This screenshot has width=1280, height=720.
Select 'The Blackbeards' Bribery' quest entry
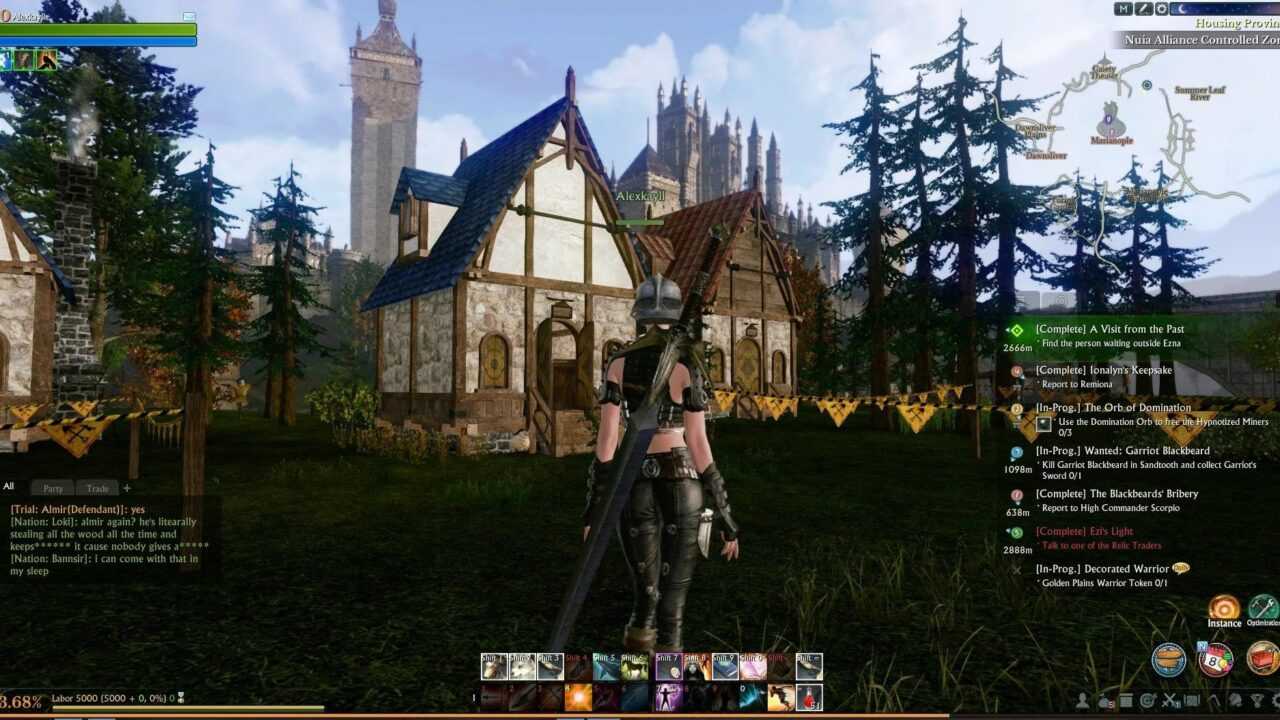pyautogui.click(x=1116, y=494)
